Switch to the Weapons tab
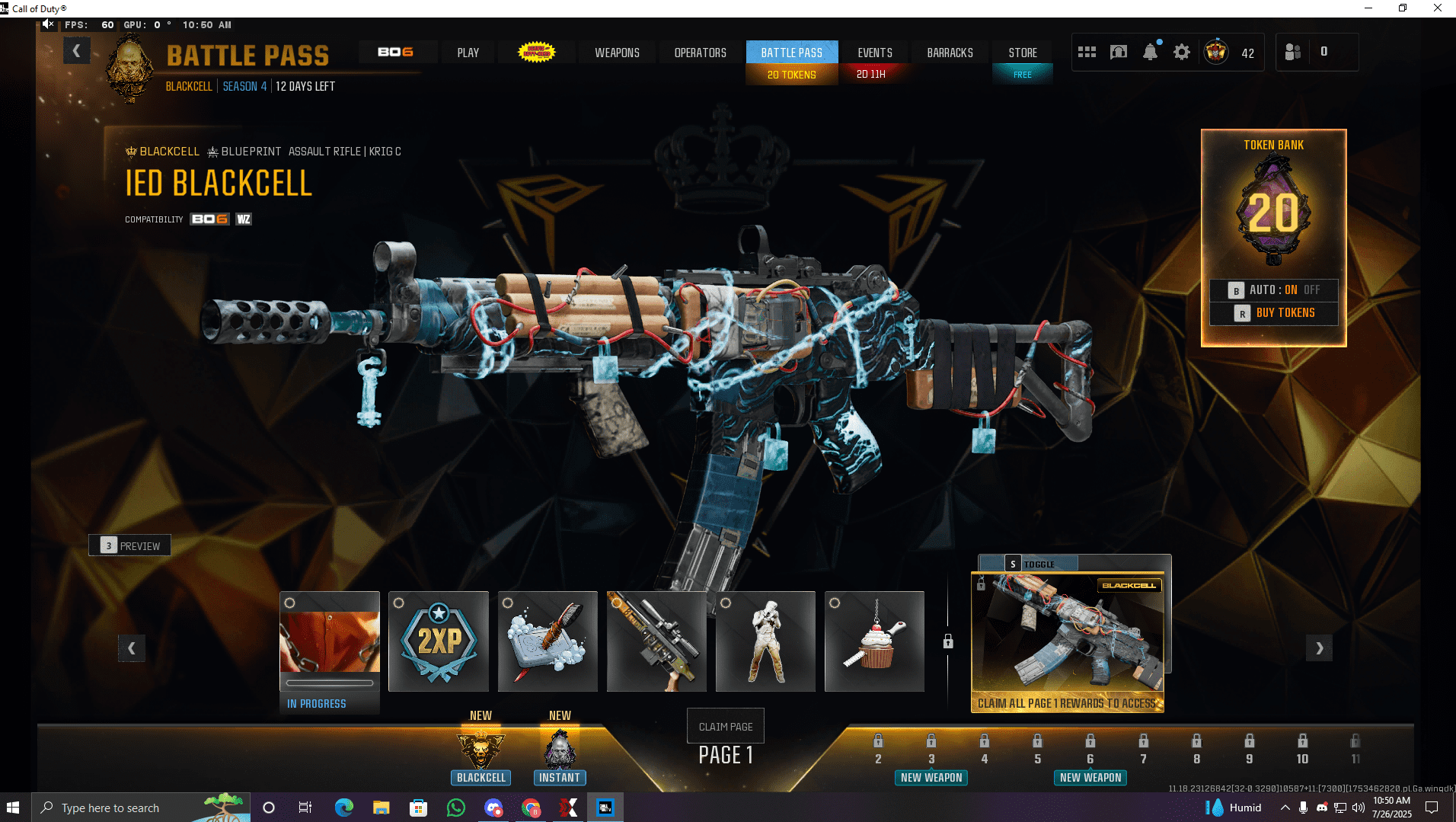 (x=617, y=53)
